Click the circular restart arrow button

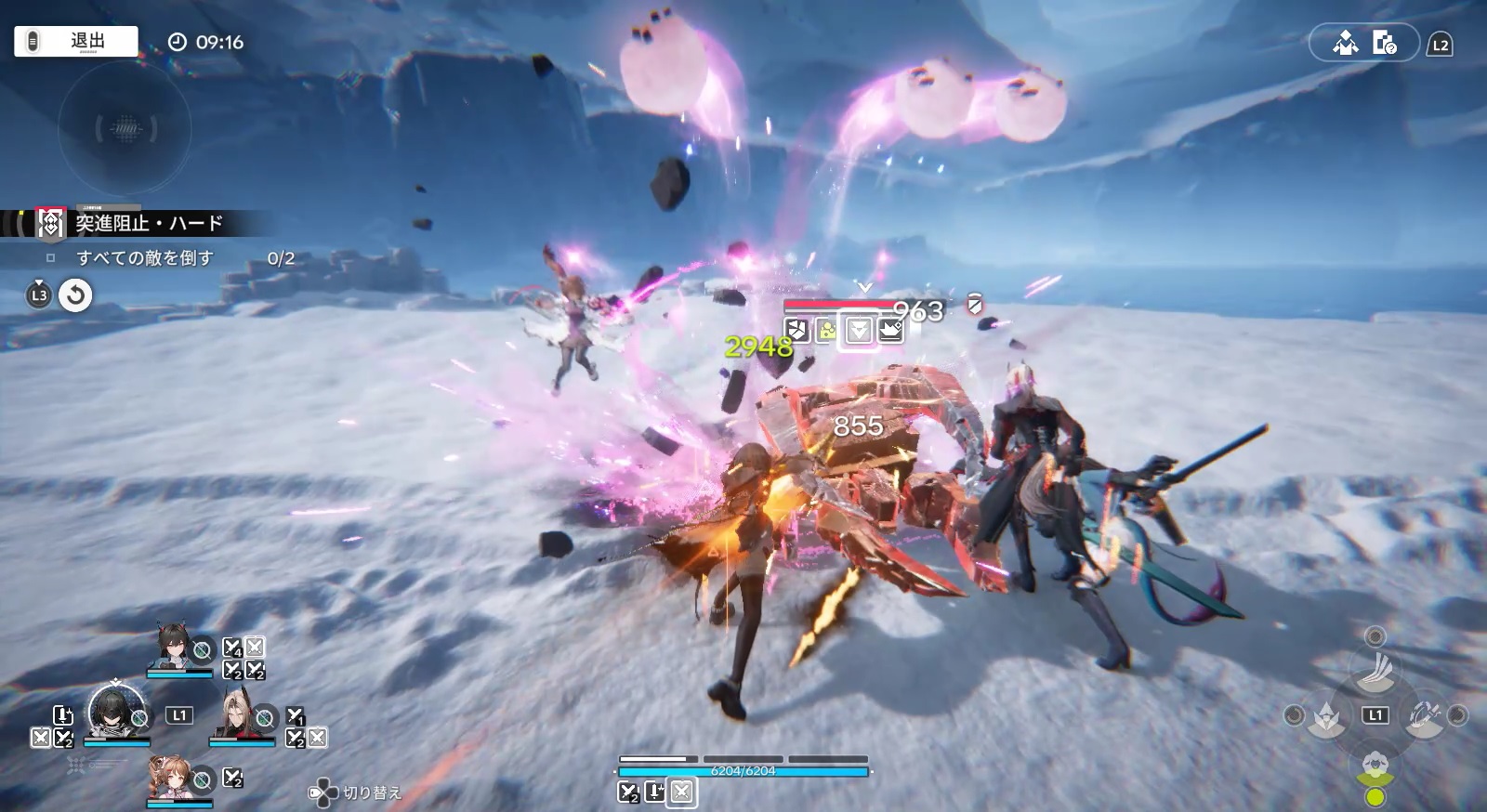75,295
